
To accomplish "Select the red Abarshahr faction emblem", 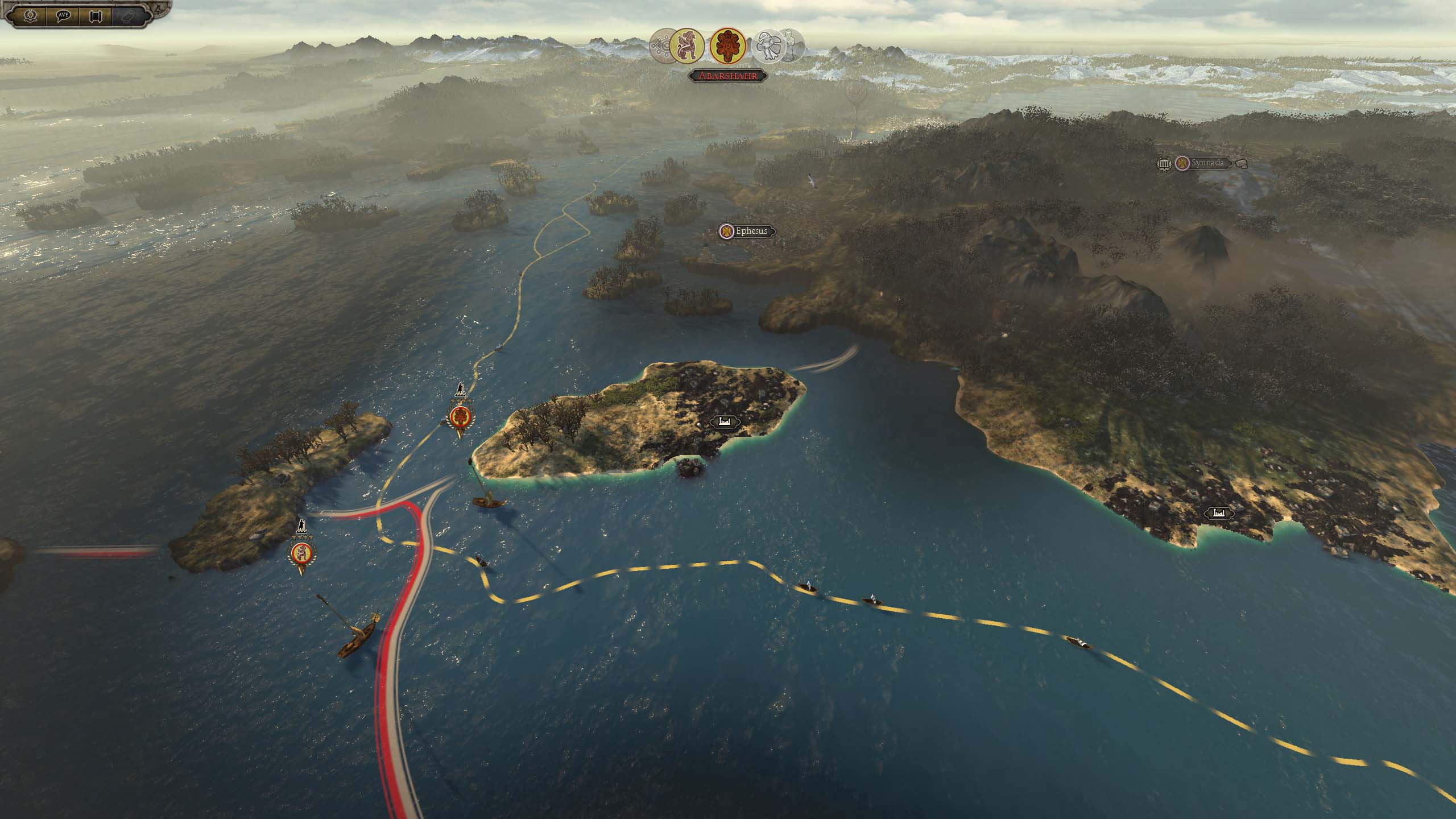I will click(x=727, y=45).
